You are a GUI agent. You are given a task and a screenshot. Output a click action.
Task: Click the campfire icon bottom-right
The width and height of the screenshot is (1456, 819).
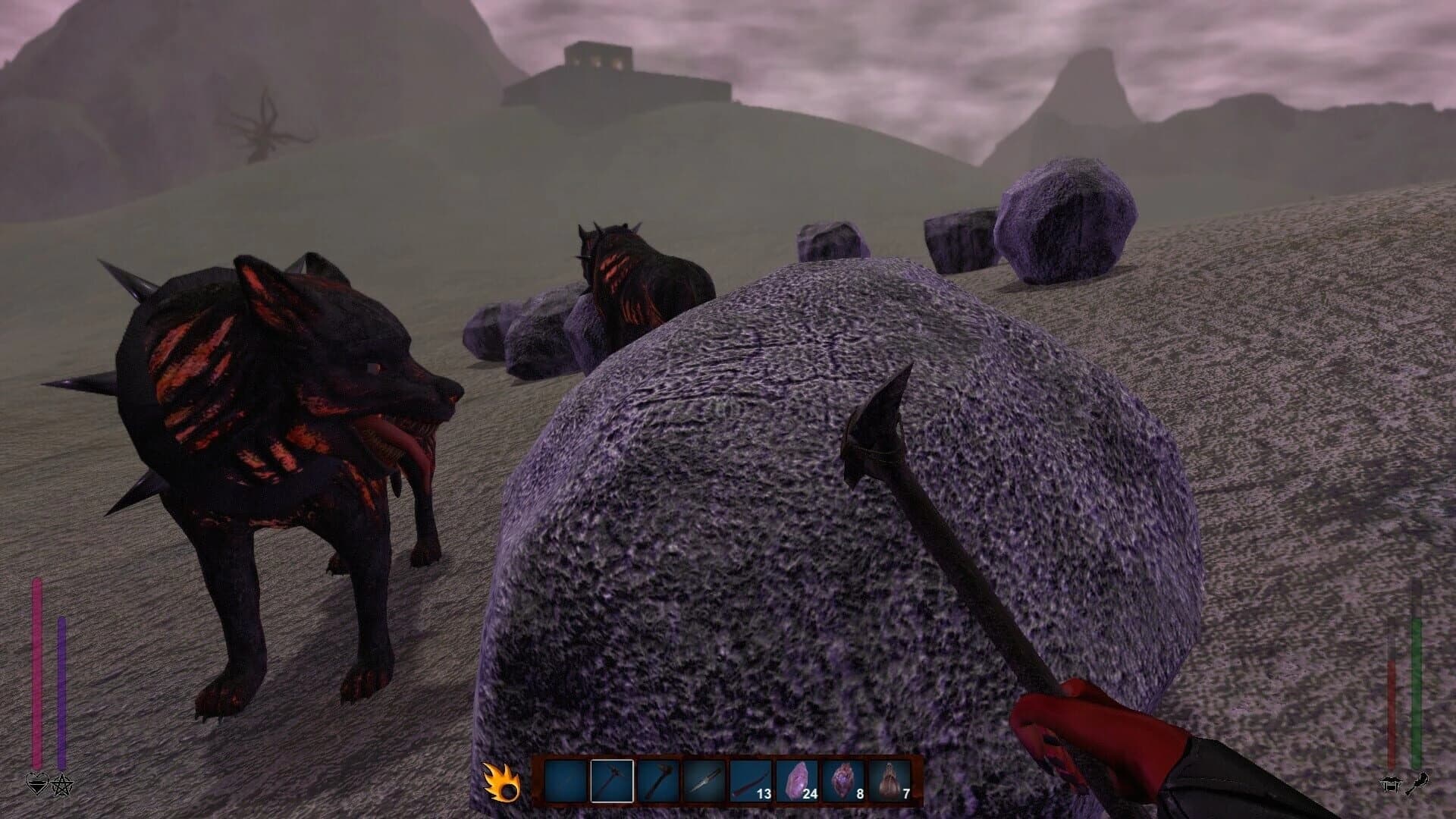1391,784
